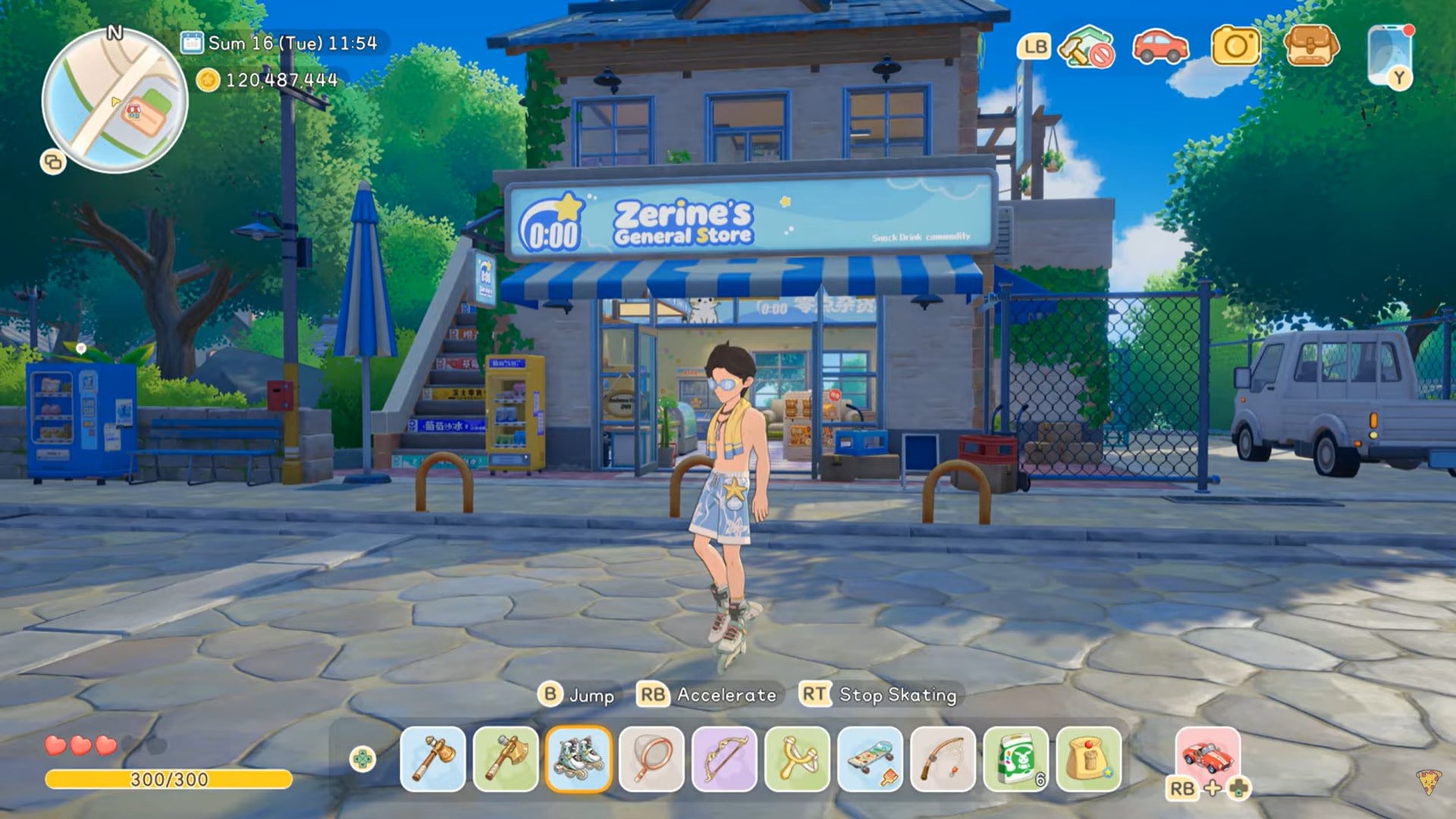Open the smartphone menu icon
This screenshot has width=1456, height=819.
pyautogui.click(x=1390, y=55)
